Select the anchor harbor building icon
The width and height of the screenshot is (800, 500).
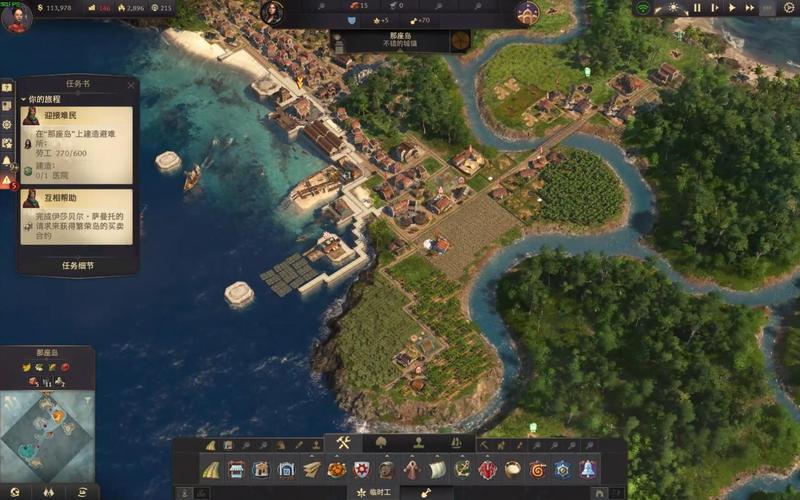coord(462,469)
